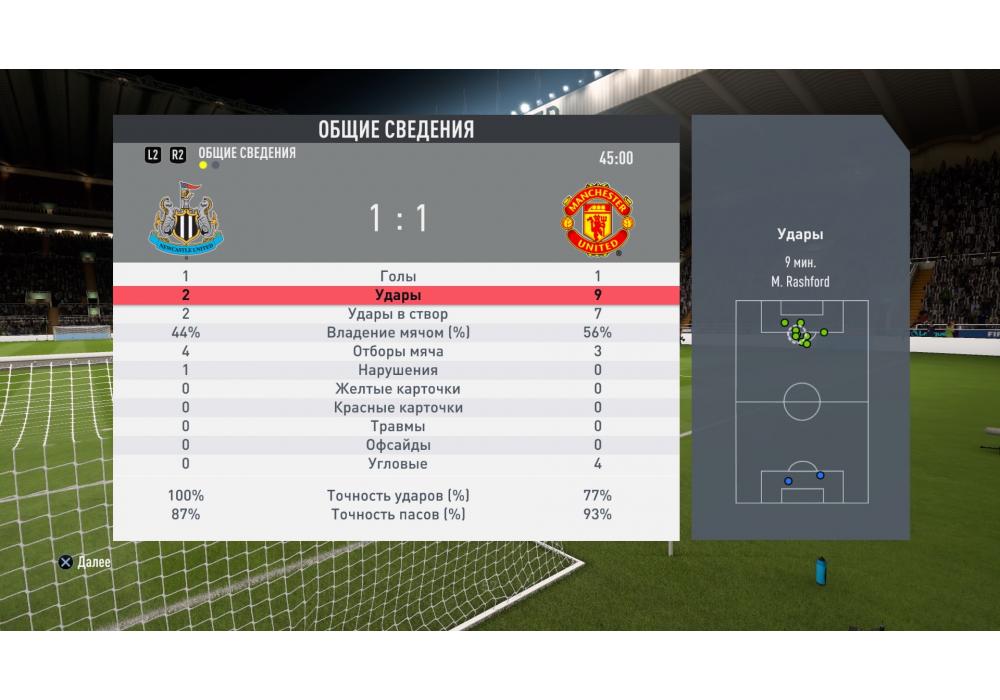Select the Удары в створ row

398,314
